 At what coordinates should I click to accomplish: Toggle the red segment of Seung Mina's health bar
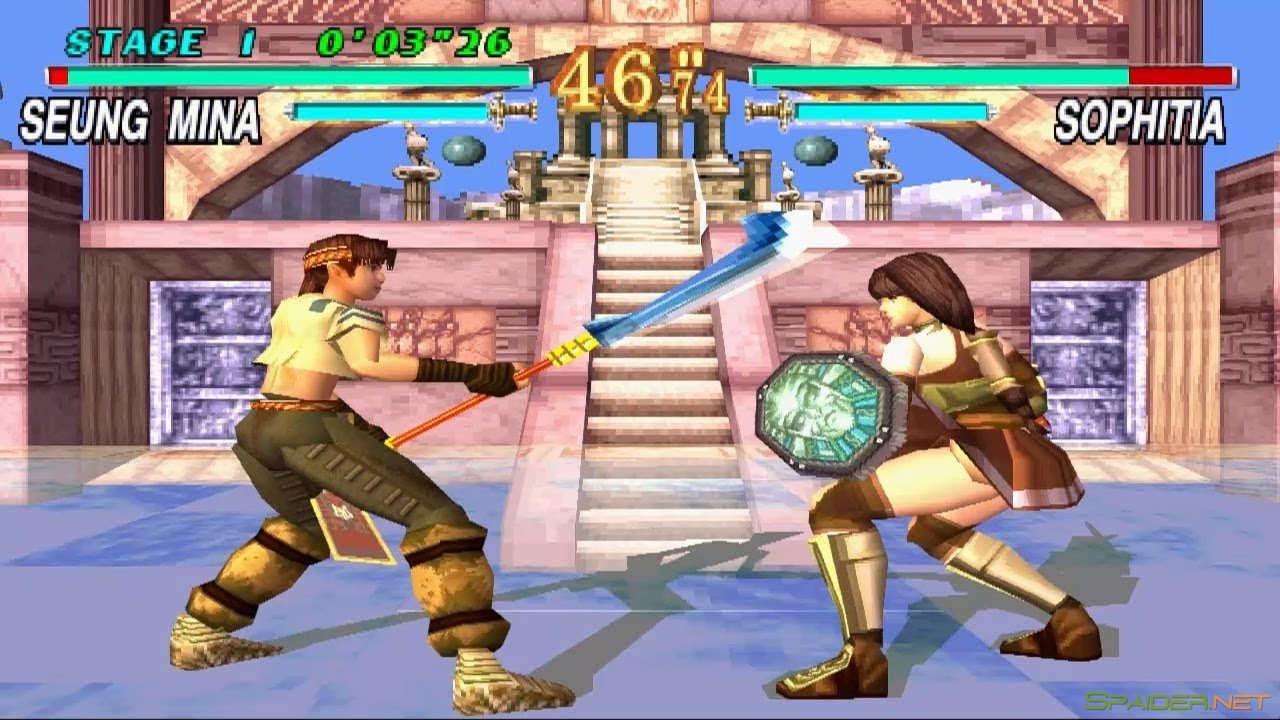click(x=60, y=73)
